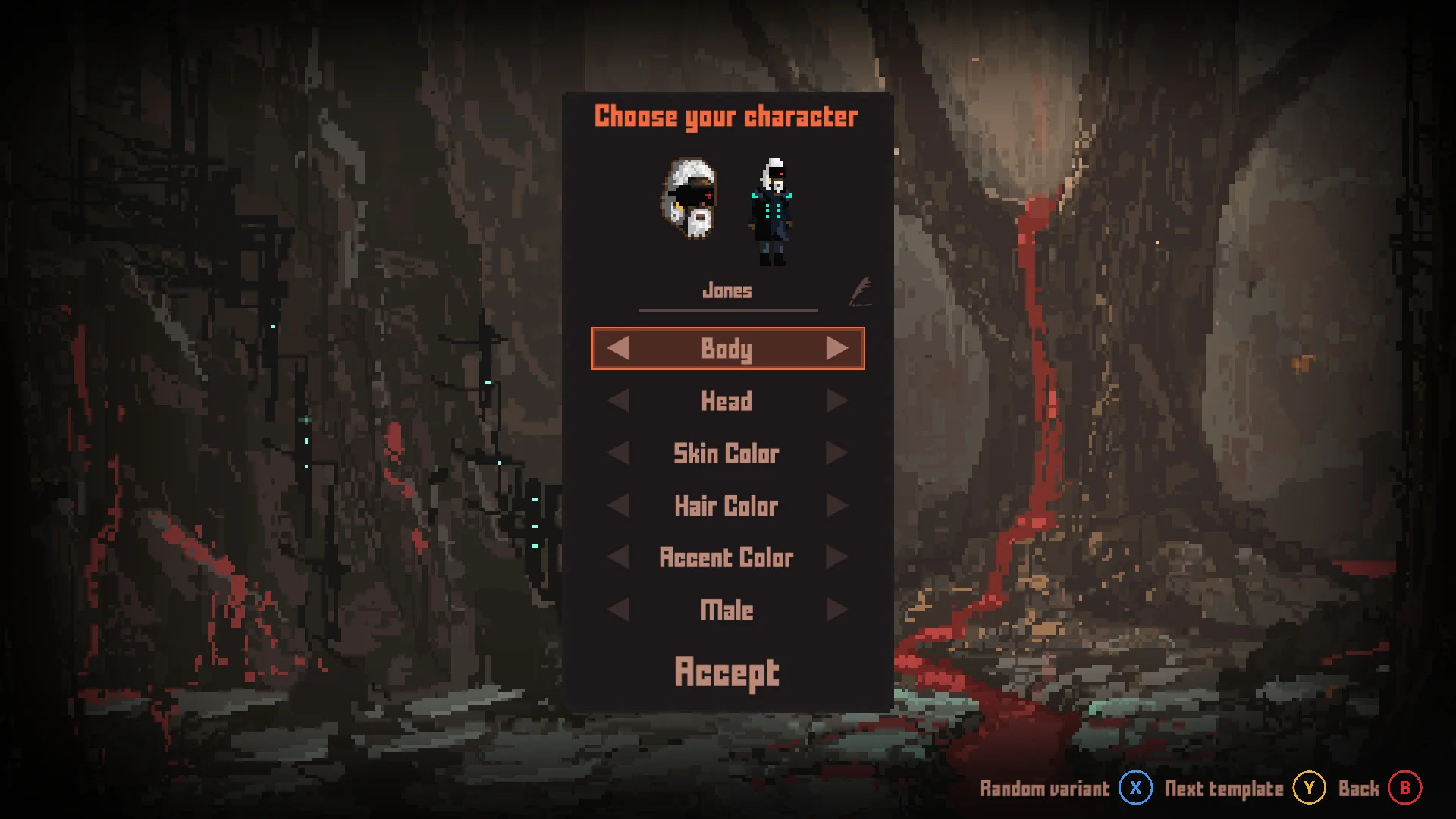This screenshot has height=819, width=1456.
Task: Click the left arrow beside Head
Action: point(618,401)
